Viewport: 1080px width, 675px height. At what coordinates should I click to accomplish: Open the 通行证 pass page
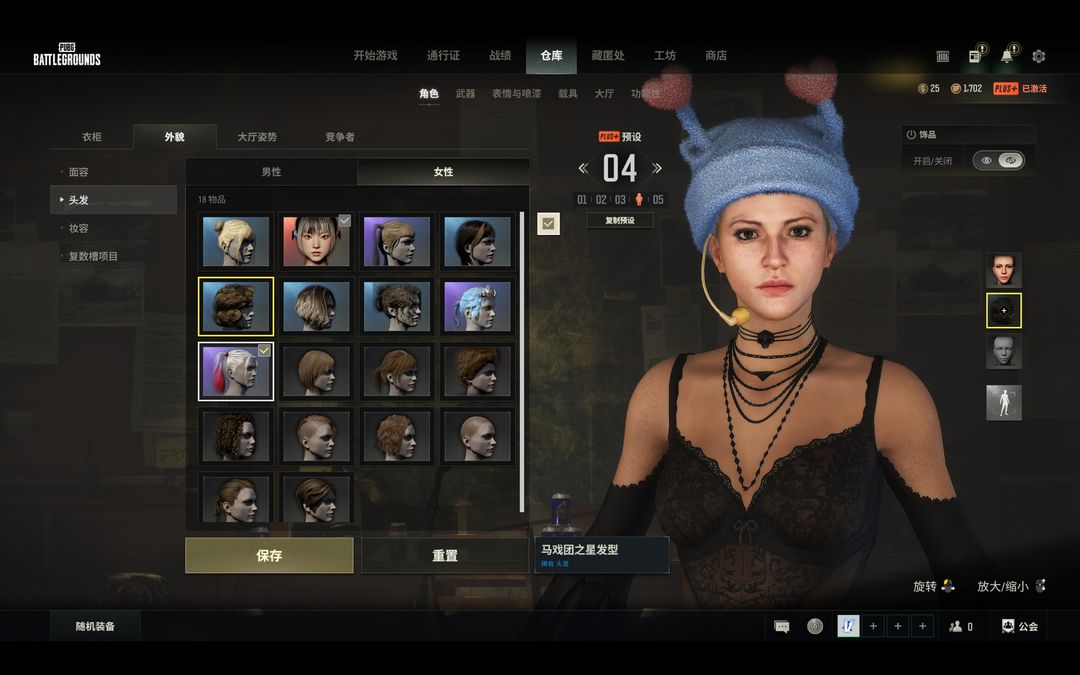click(443, 56)
